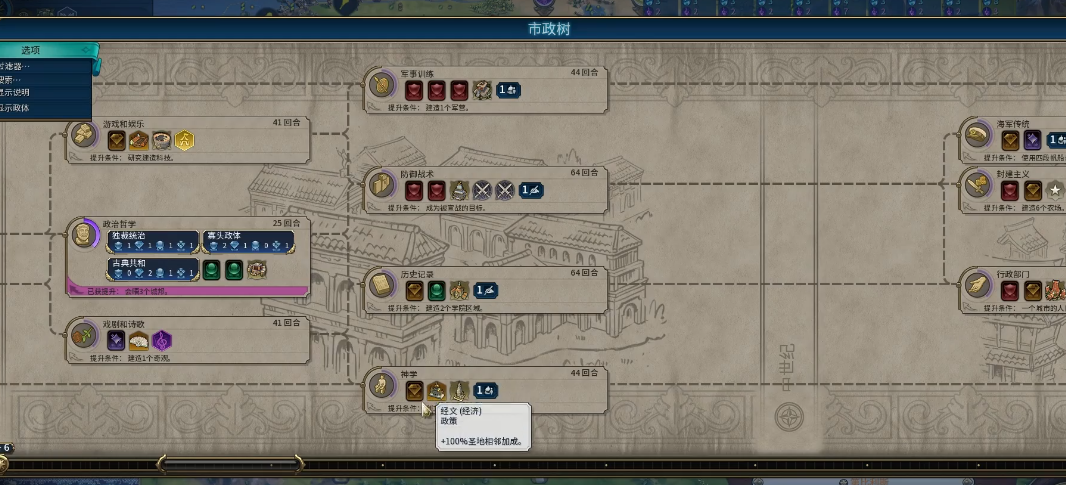Pick the 防御战术 civic node
1066x485 pixels.
[x=381, y=185]
